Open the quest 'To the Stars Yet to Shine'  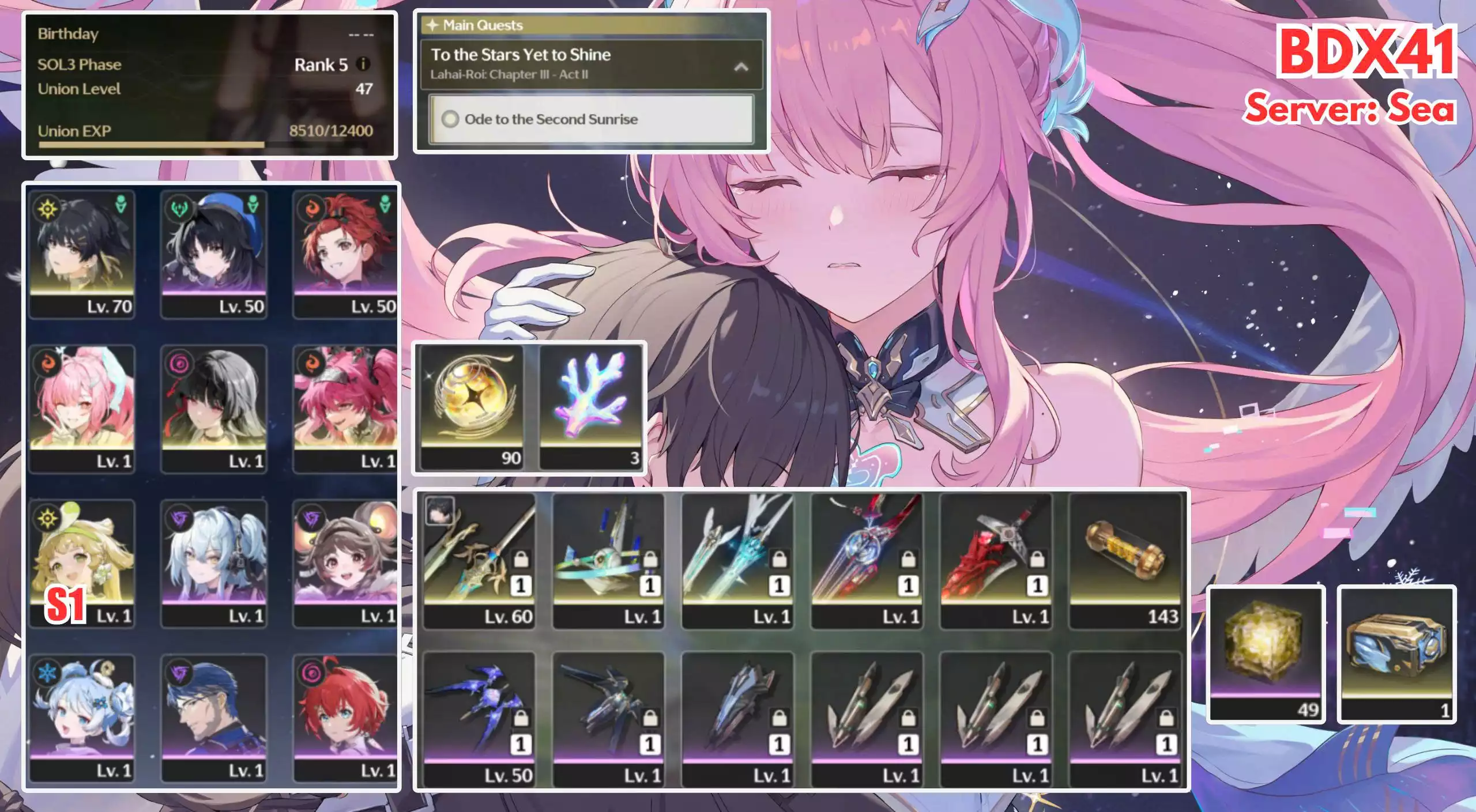pos(522,55)
